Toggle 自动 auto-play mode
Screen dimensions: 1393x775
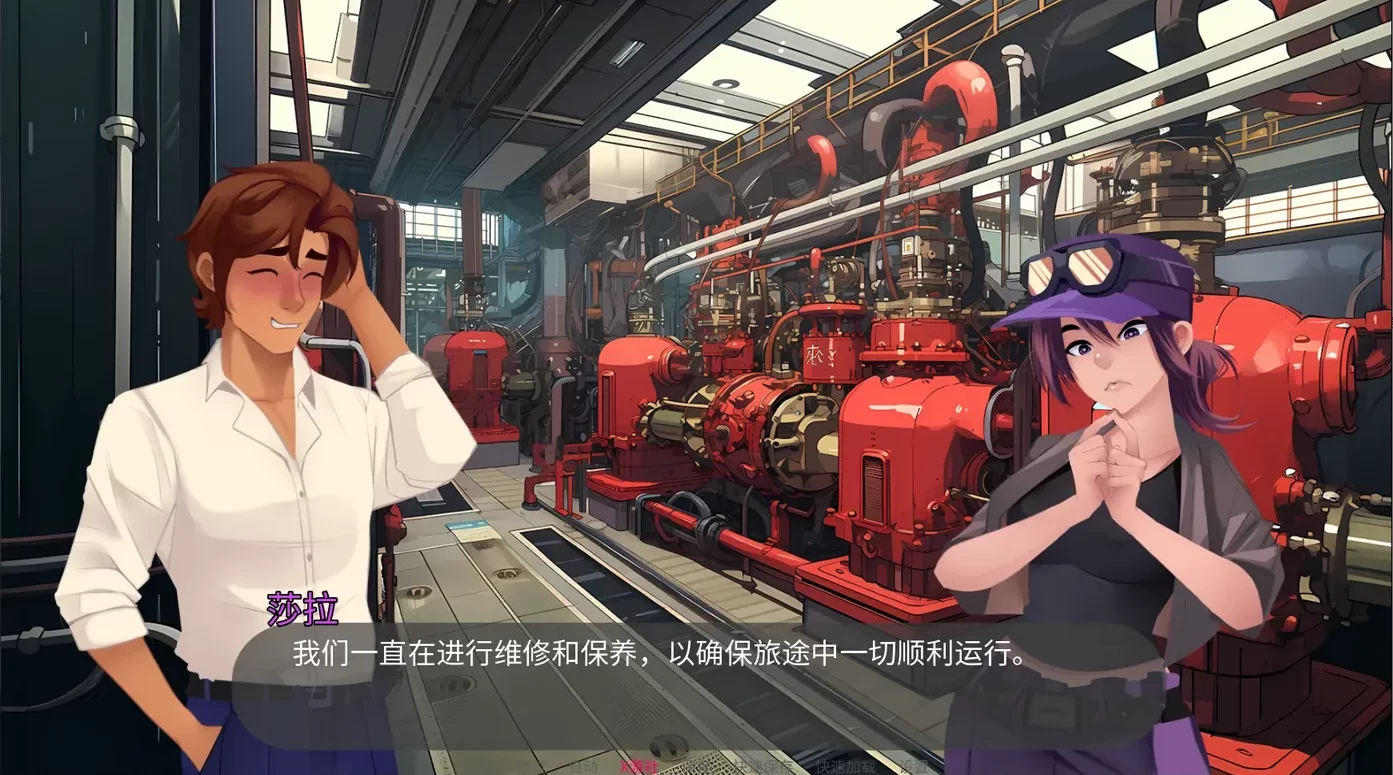583,767
